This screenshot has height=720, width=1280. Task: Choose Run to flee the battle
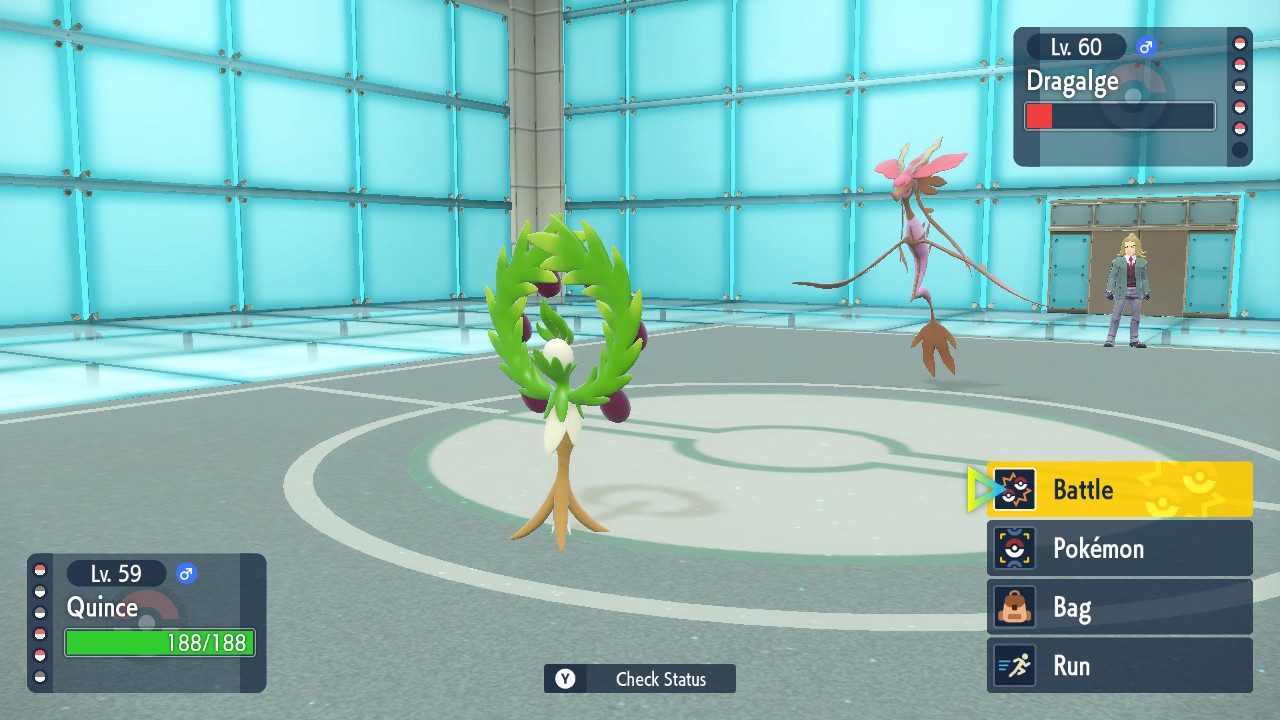tap(1119, 666)
